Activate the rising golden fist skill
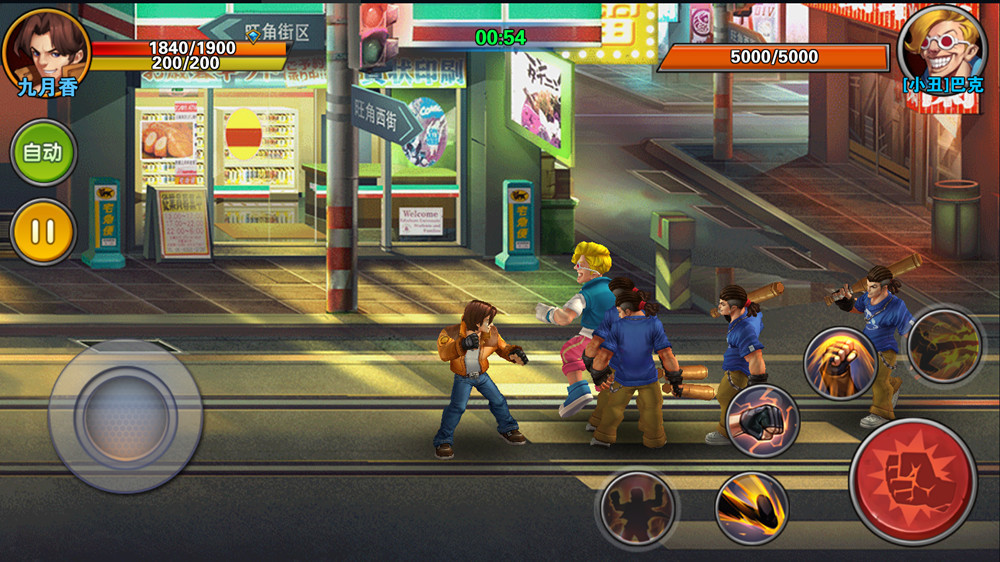The width and height of the screenshot is (1000, 562). 840,363
